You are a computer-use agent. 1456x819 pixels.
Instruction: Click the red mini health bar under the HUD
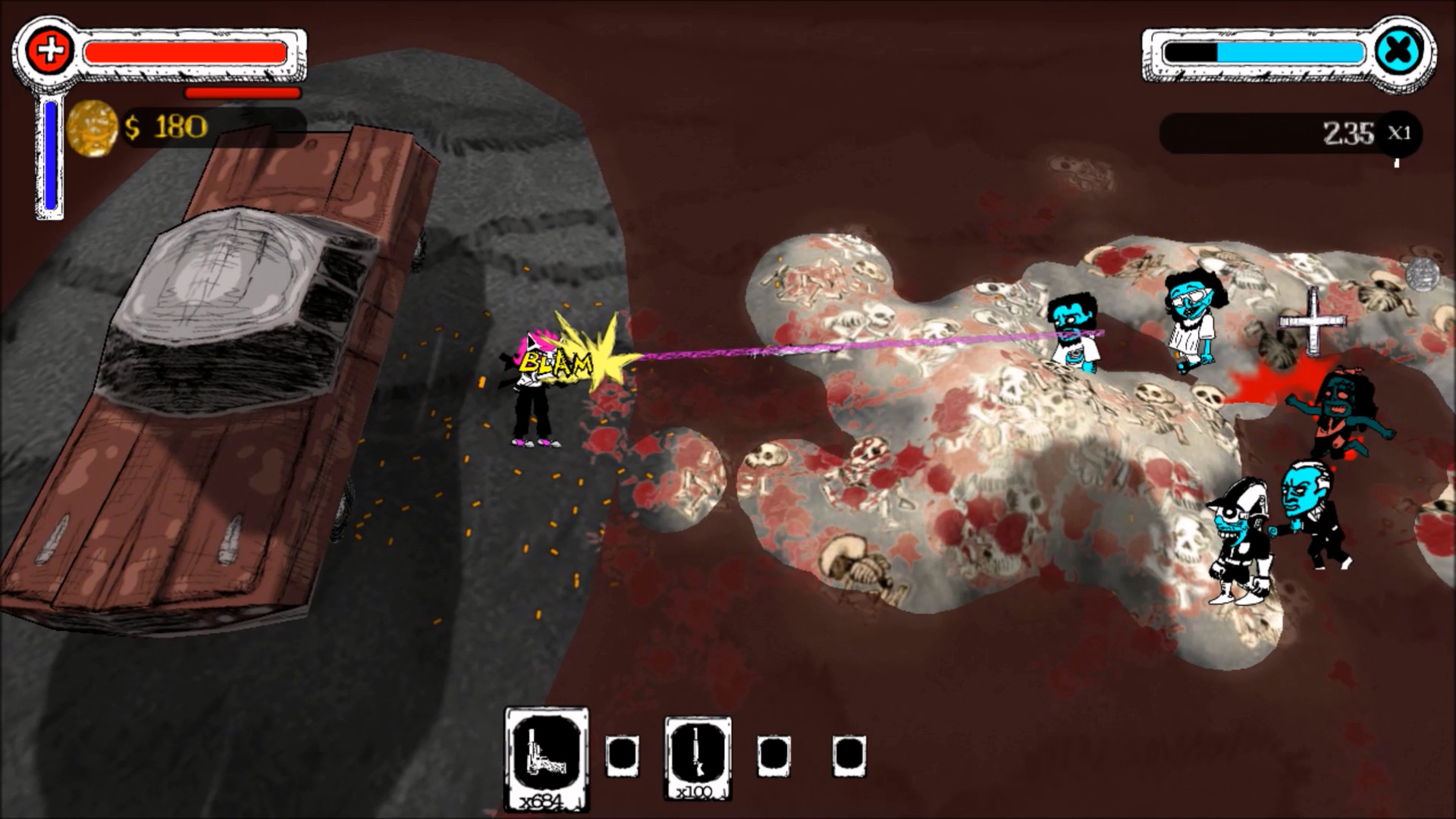point(243,93)
